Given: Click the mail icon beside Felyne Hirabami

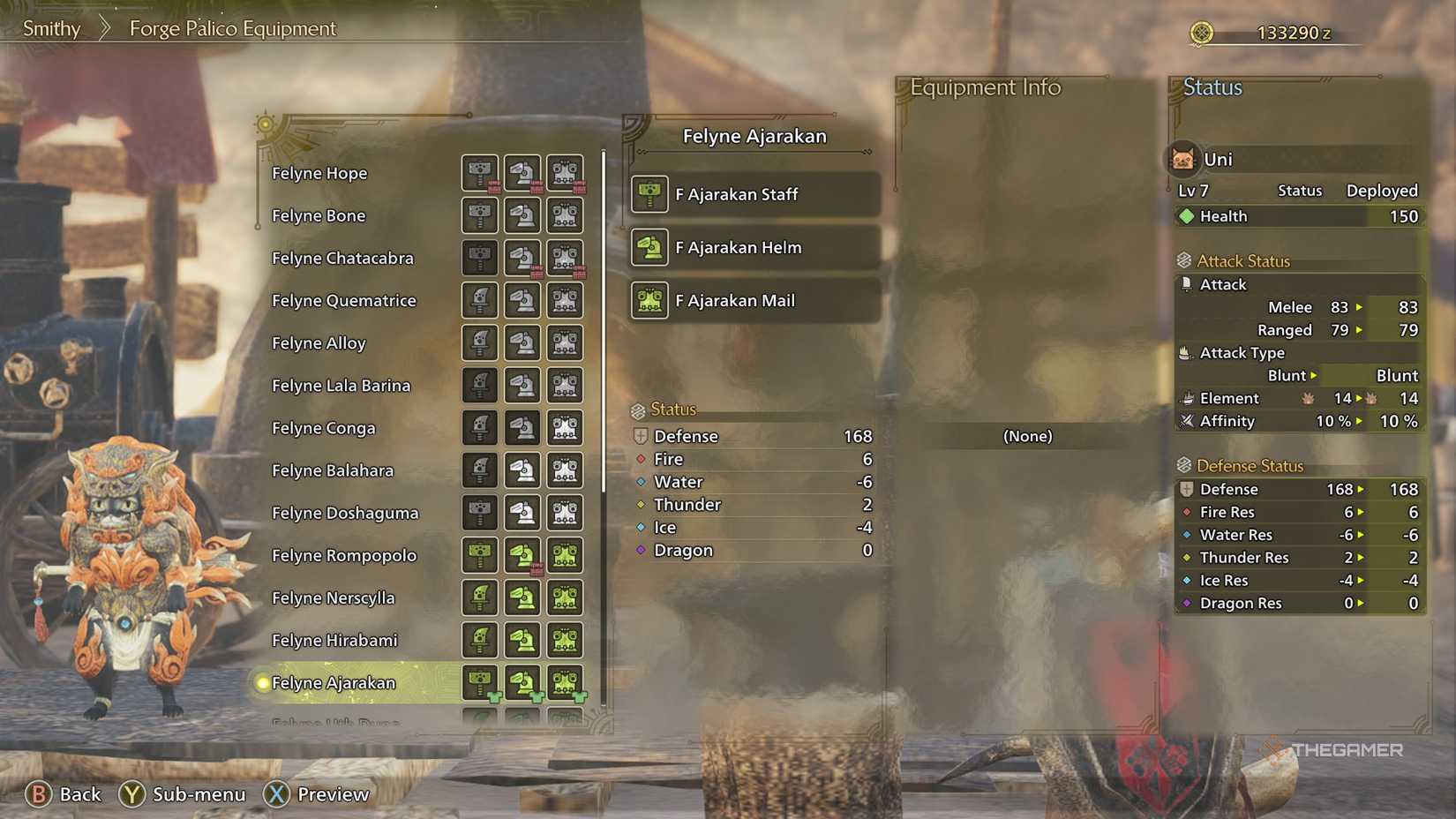Looking at the screenshot, I should pos(565,641).
